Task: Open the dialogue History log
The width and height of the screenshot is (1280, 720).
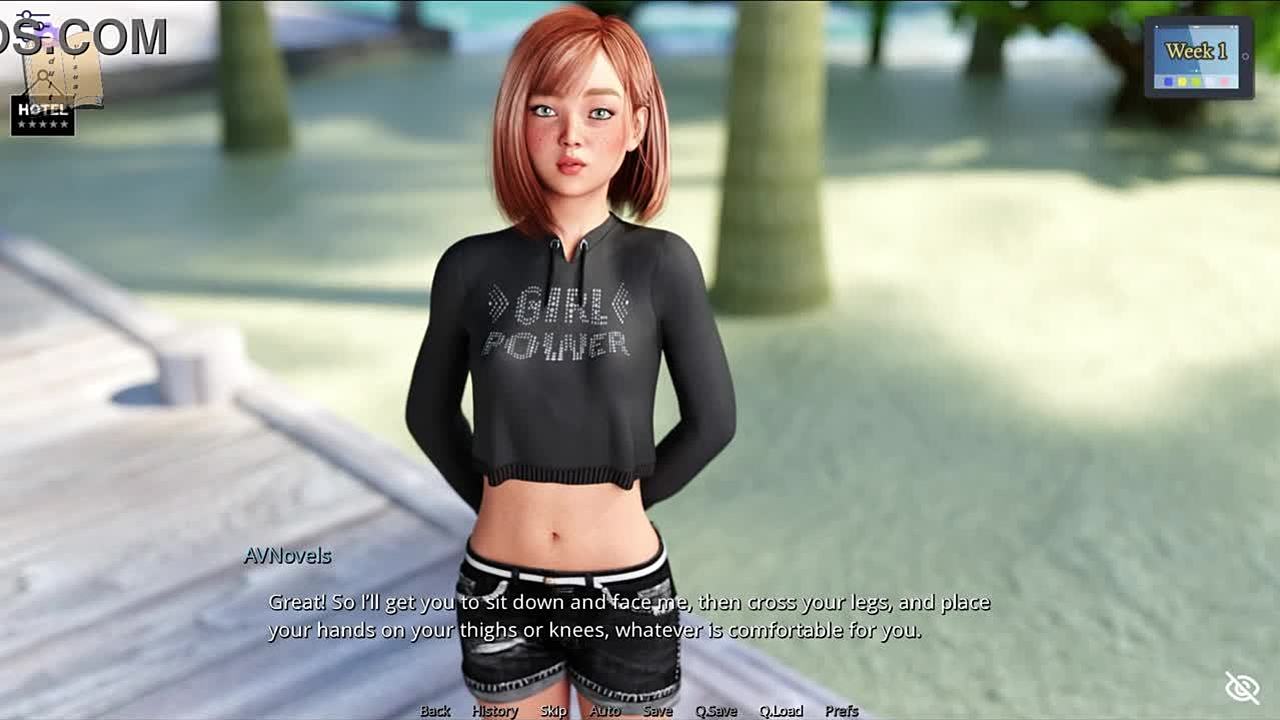Action: point(495,711)
